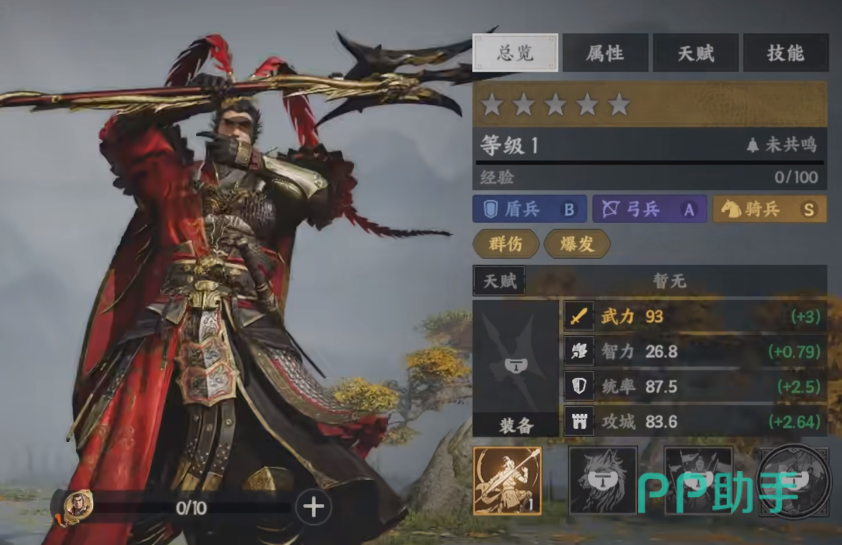Switch to the 总览 overview tab
Viewport: 842px width, 545px height.
[515, 53]
